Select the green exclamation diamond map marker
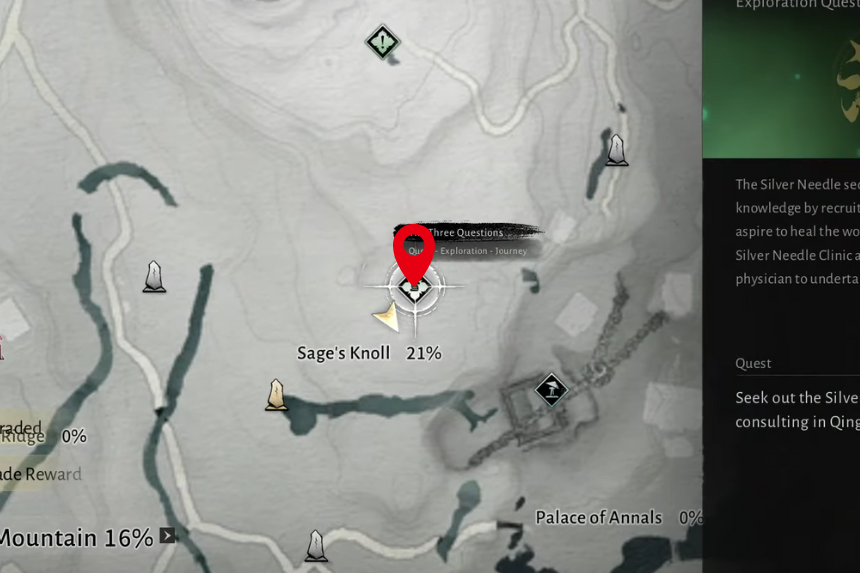This screenshot has width=860, height=573. coord(382,42)
